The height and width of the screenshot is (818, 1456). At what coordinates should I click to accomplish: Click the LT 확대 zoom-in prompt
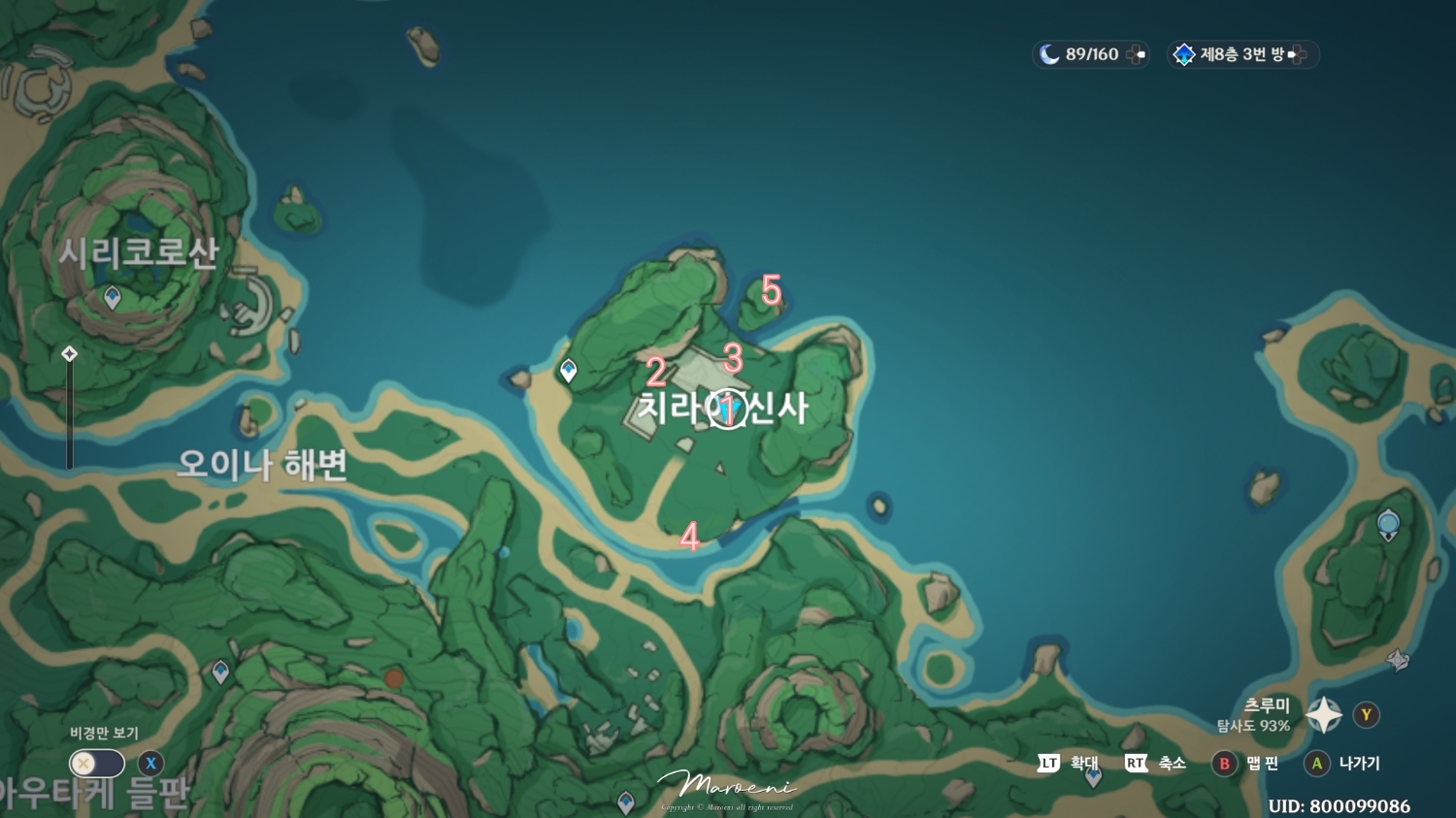coord(1047,765)
